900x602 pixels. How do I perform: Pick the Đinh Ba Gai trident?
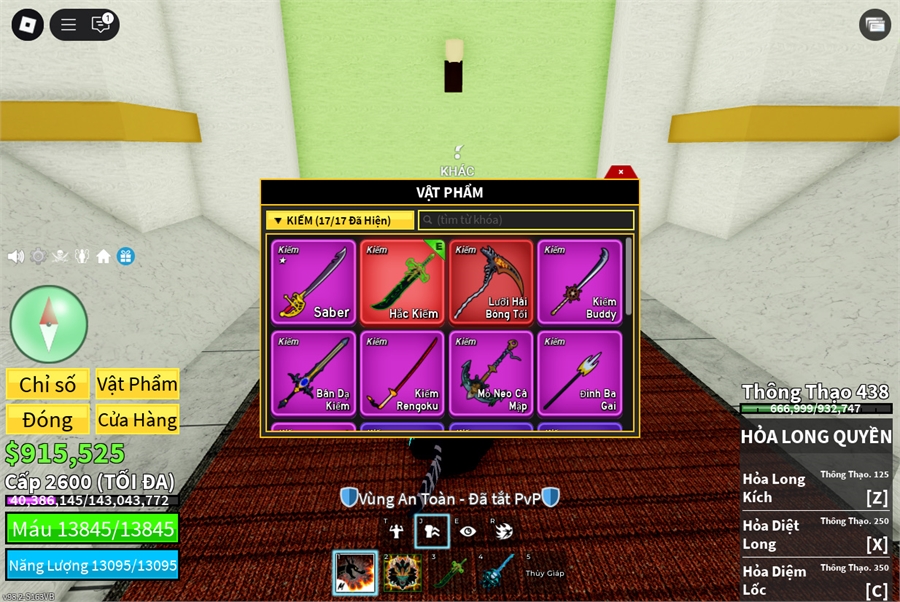(x=579, y=373)
